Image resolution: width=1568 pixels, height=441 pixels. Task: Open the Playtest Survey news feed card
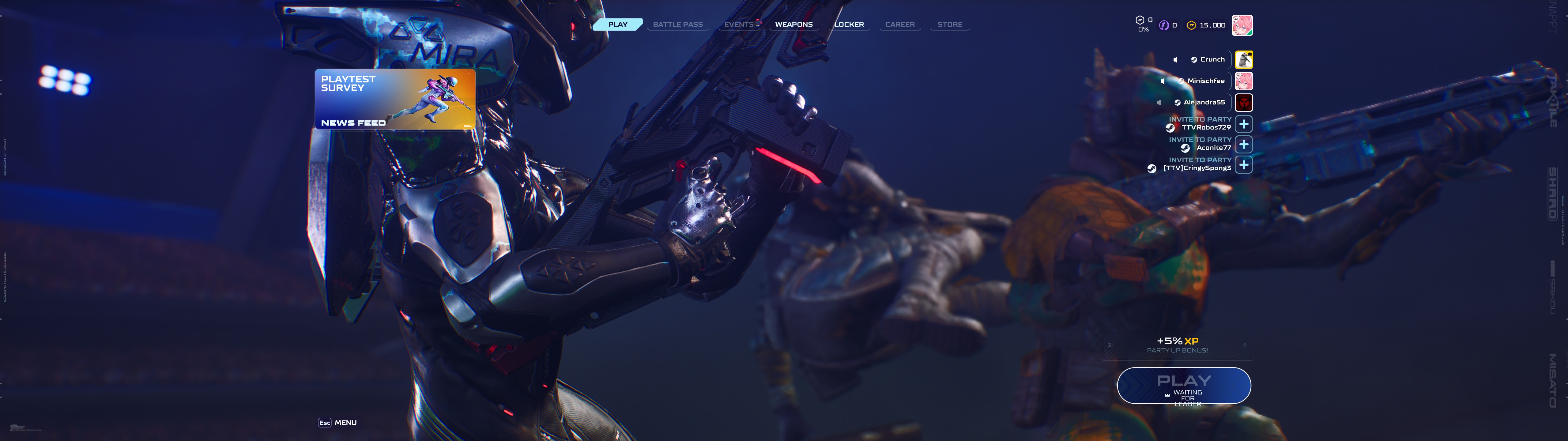click(x=395, y=99)
